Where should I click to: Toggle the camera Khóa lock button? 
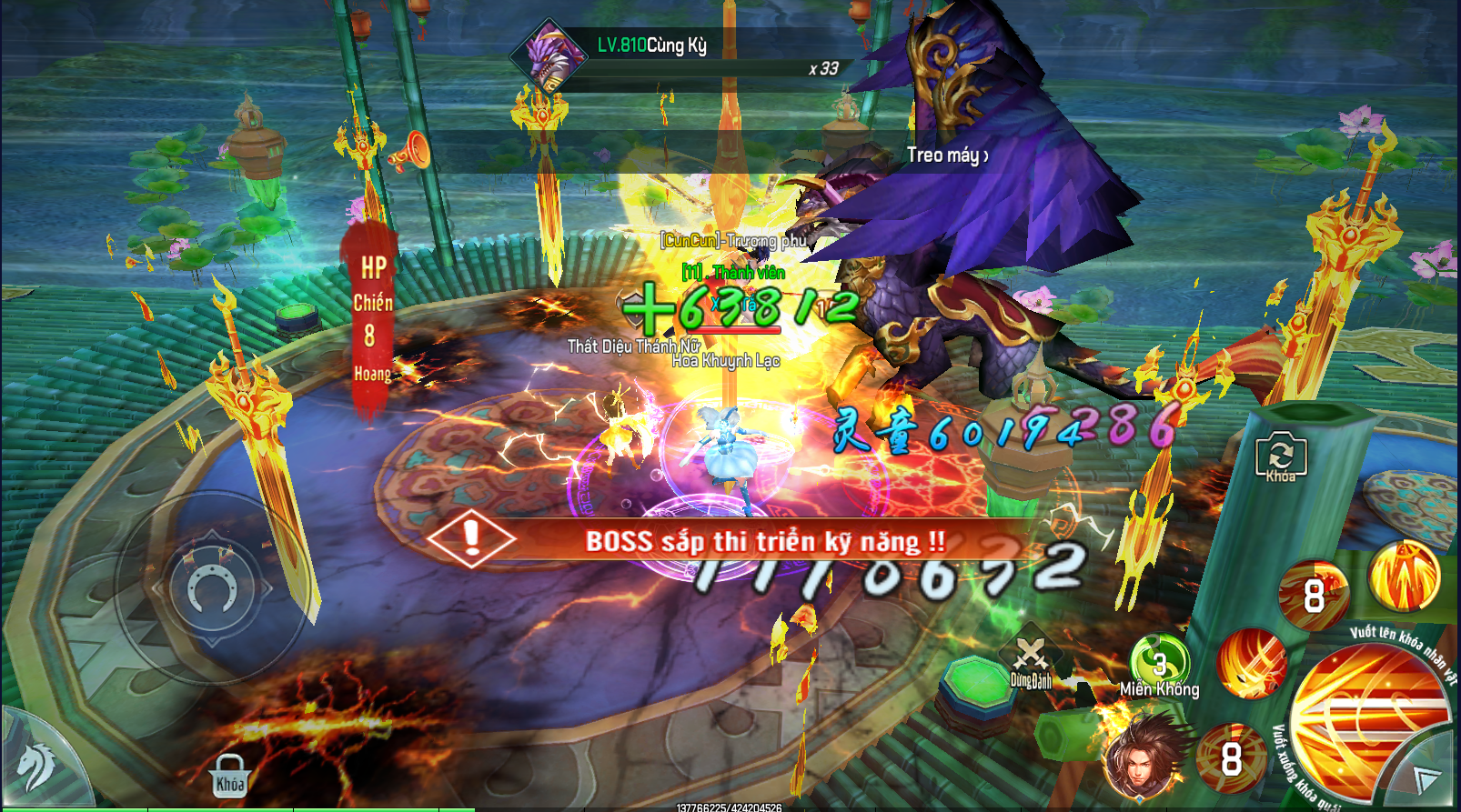tap(1281, 456)
